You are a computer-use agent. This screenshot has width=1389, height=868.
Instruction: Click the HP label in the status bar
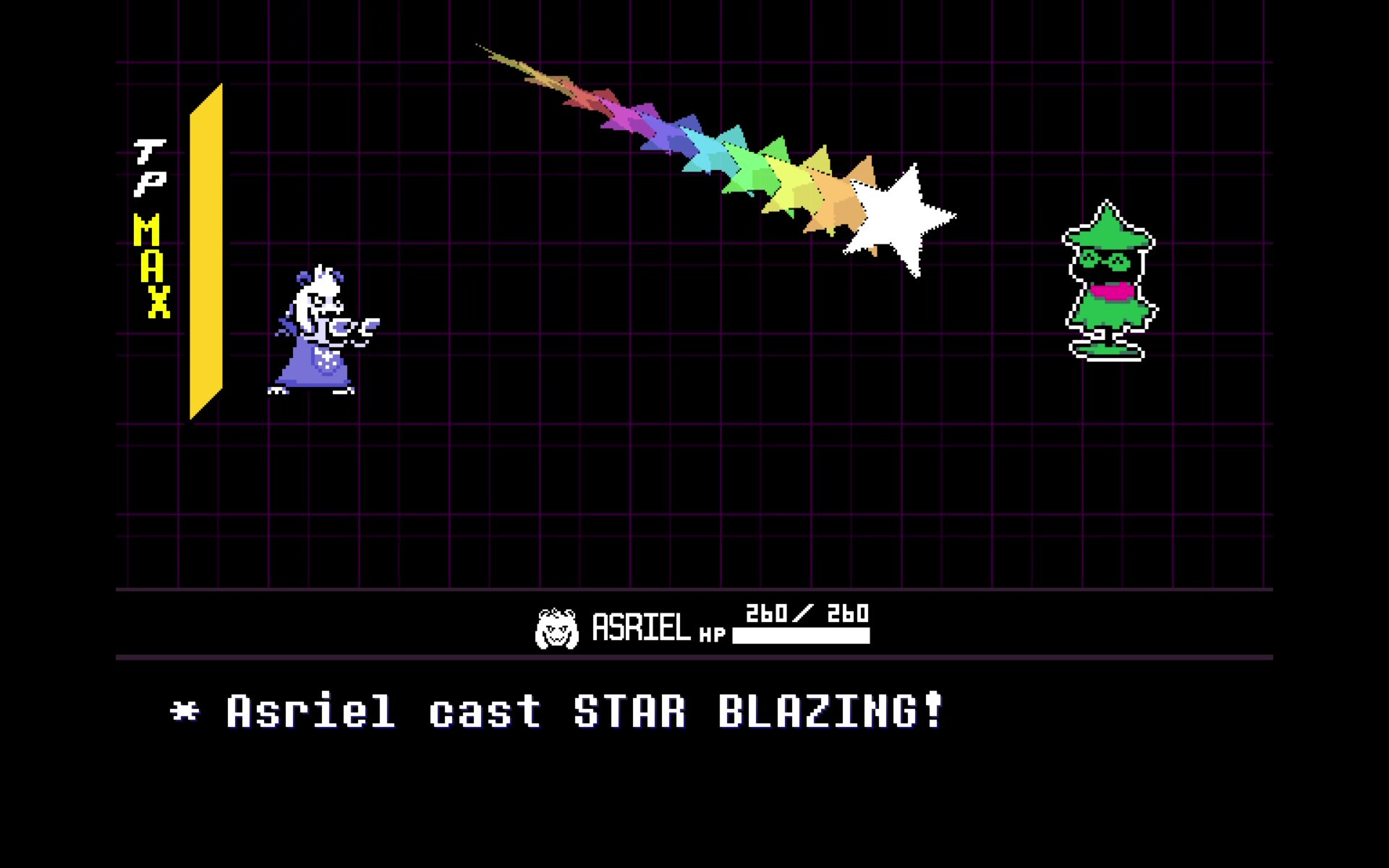pyautogui.click(x=713, y=635)
